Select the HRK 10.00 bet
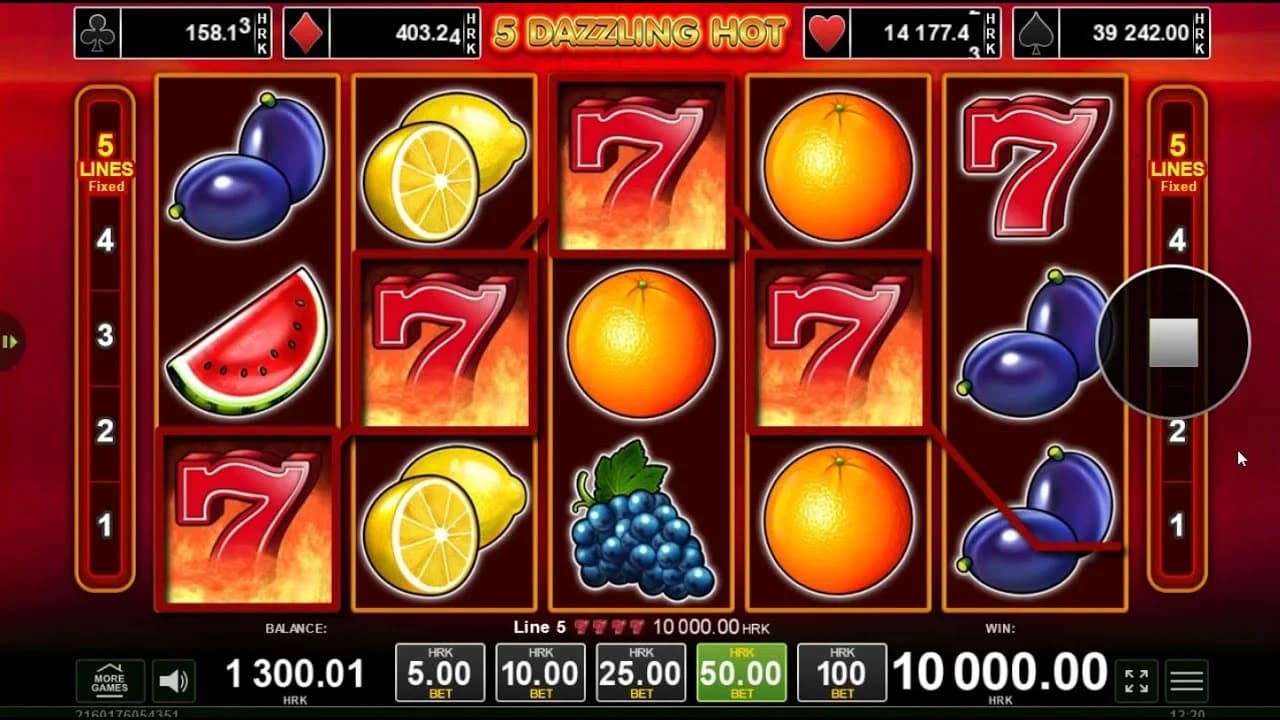 tap(539, 672)
